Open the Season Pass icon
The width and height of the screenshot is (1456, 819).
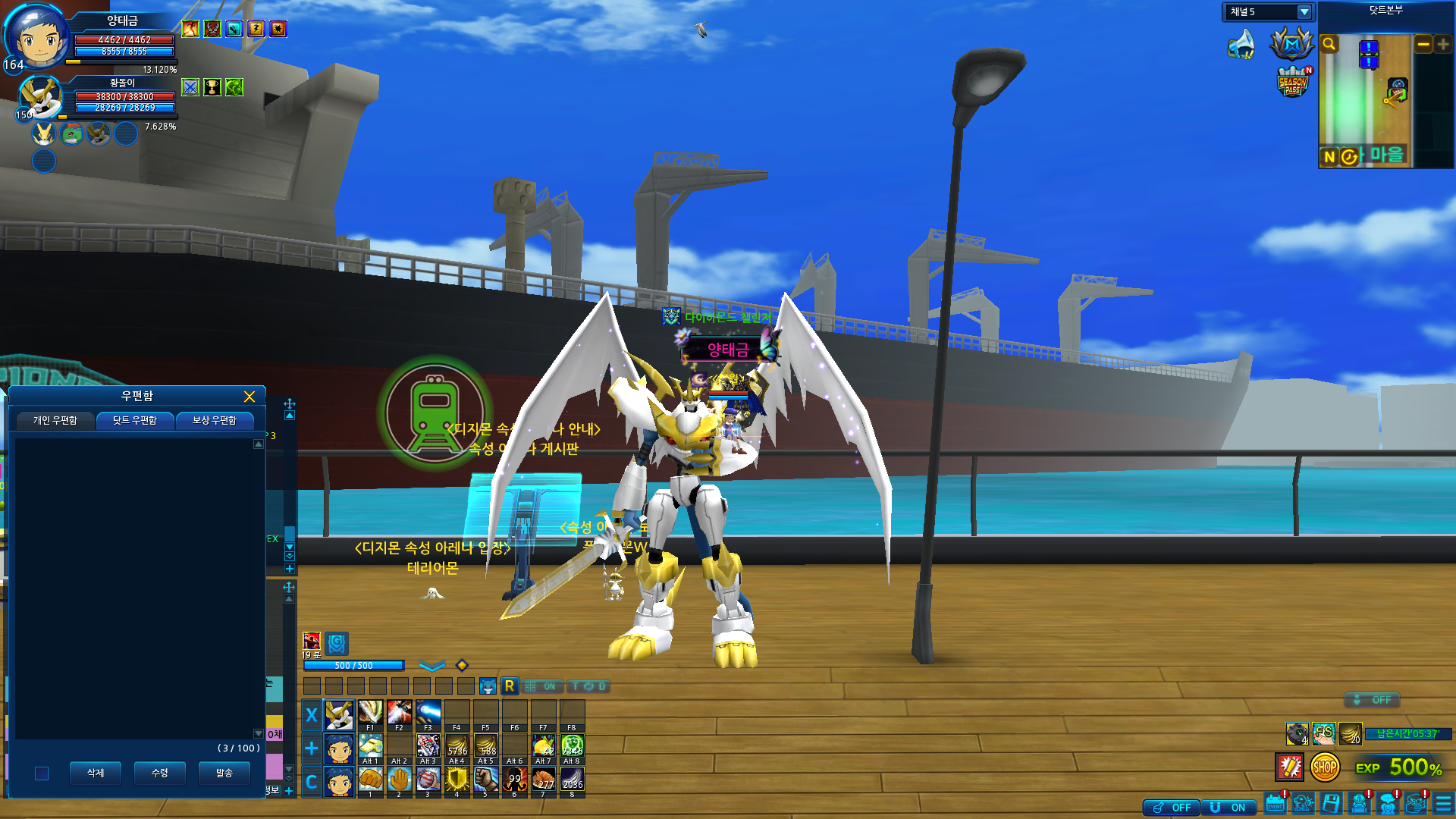[1293, 83]
